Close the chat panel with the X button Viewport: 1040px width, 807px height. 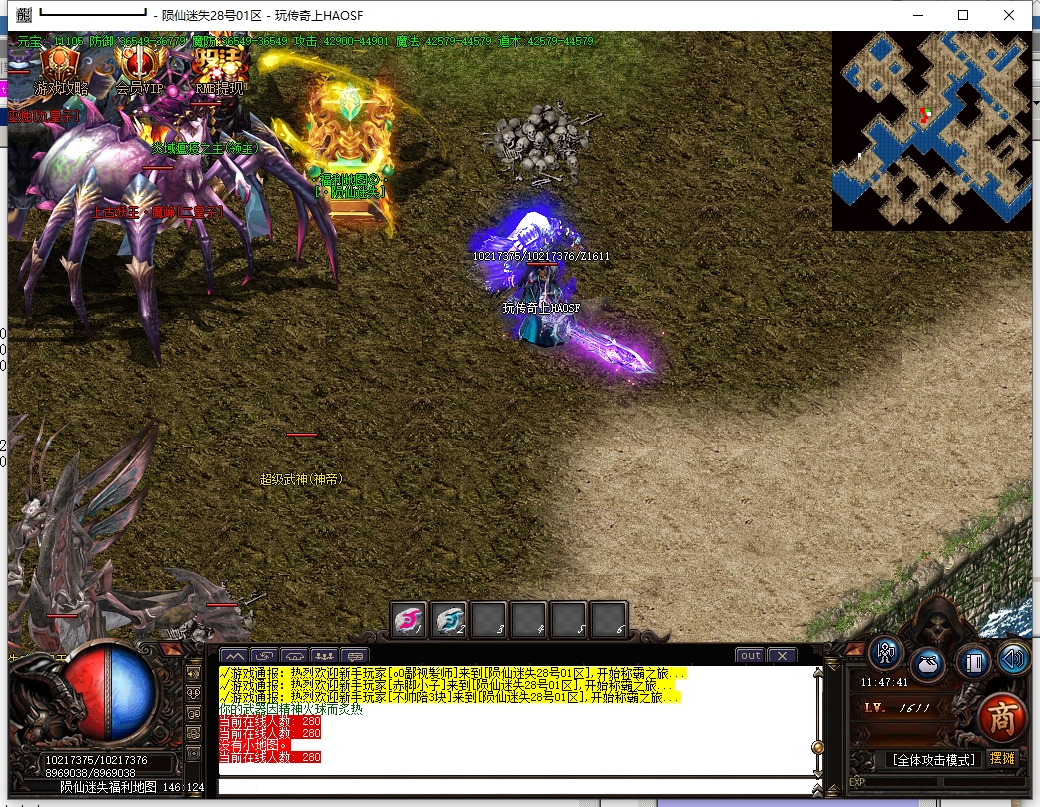[781, 656]
